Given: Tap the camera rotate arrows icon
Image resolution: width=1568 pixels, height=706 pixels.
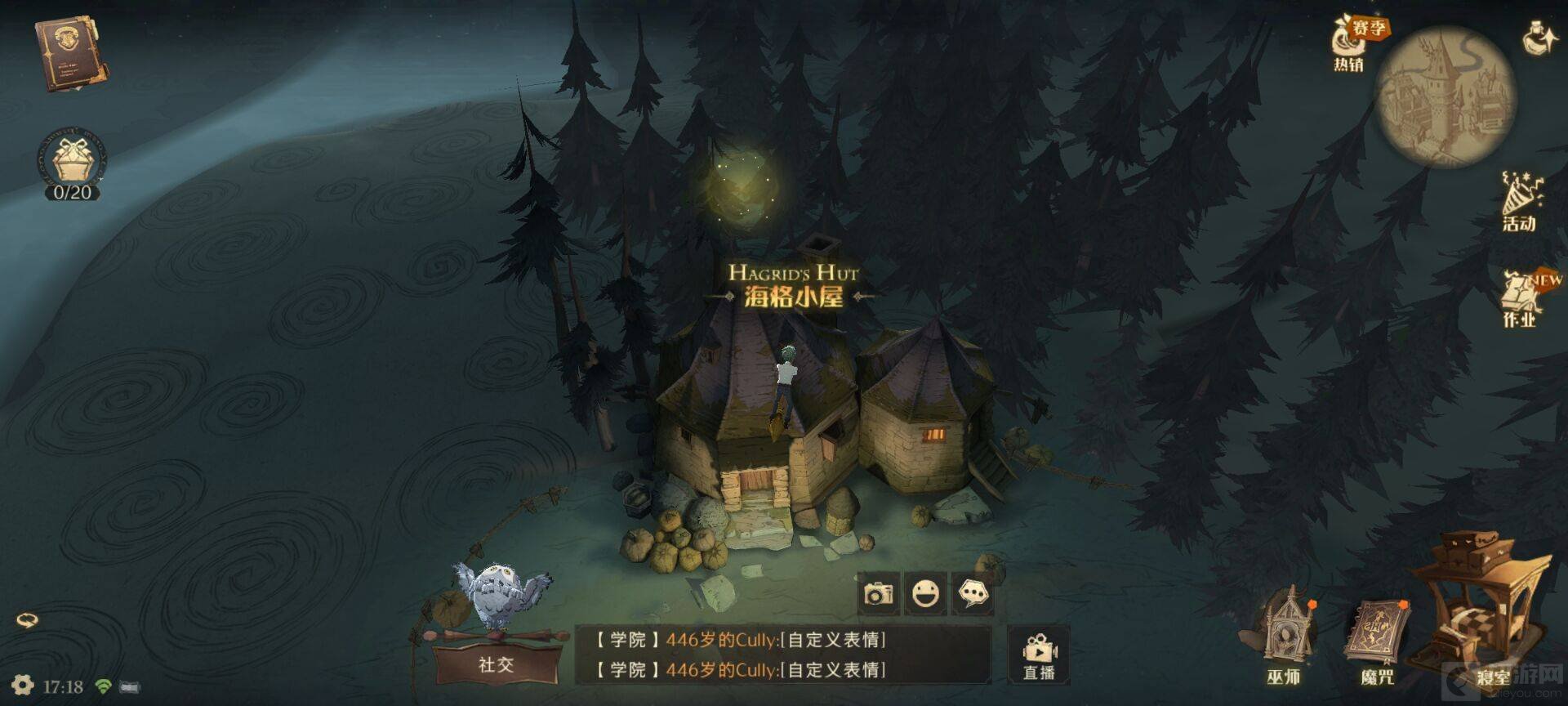Looking at the screenshot, I should 27,620.
